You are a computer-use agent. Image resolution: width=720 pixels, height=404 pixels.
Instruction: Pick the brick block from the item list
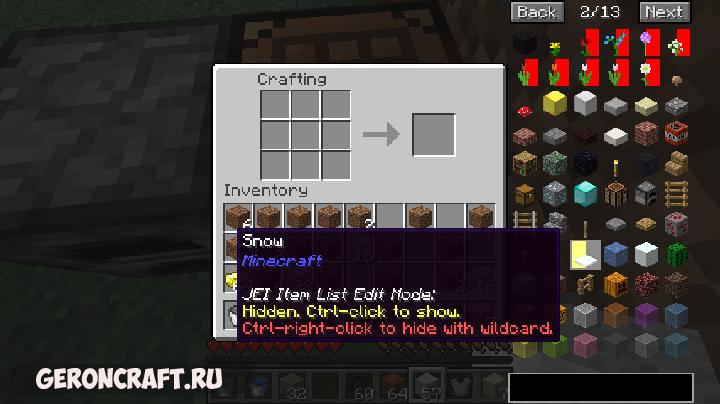click(x=524, y=134)
